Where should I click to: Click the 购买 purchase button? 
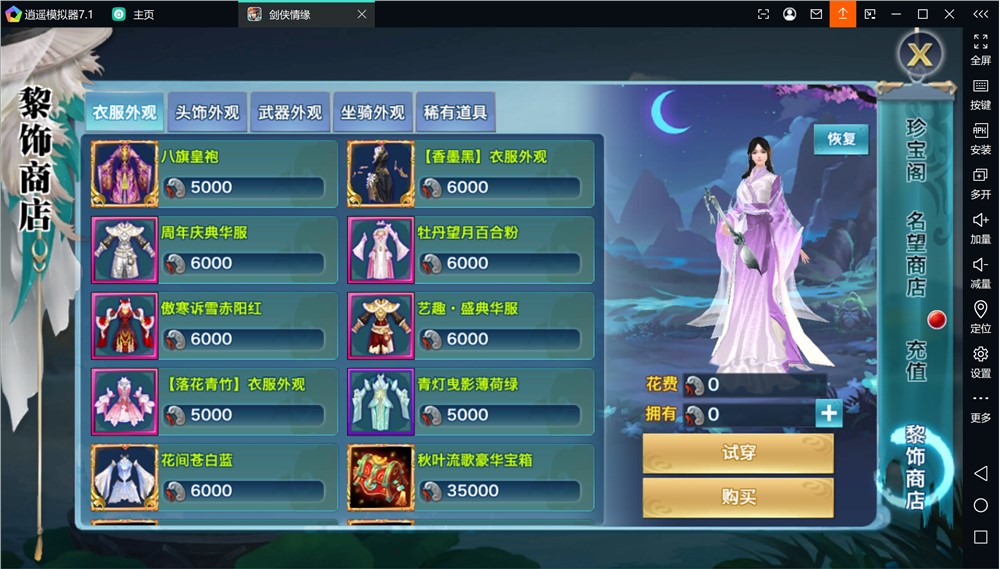pyautogui.click(x=738, y=497)
